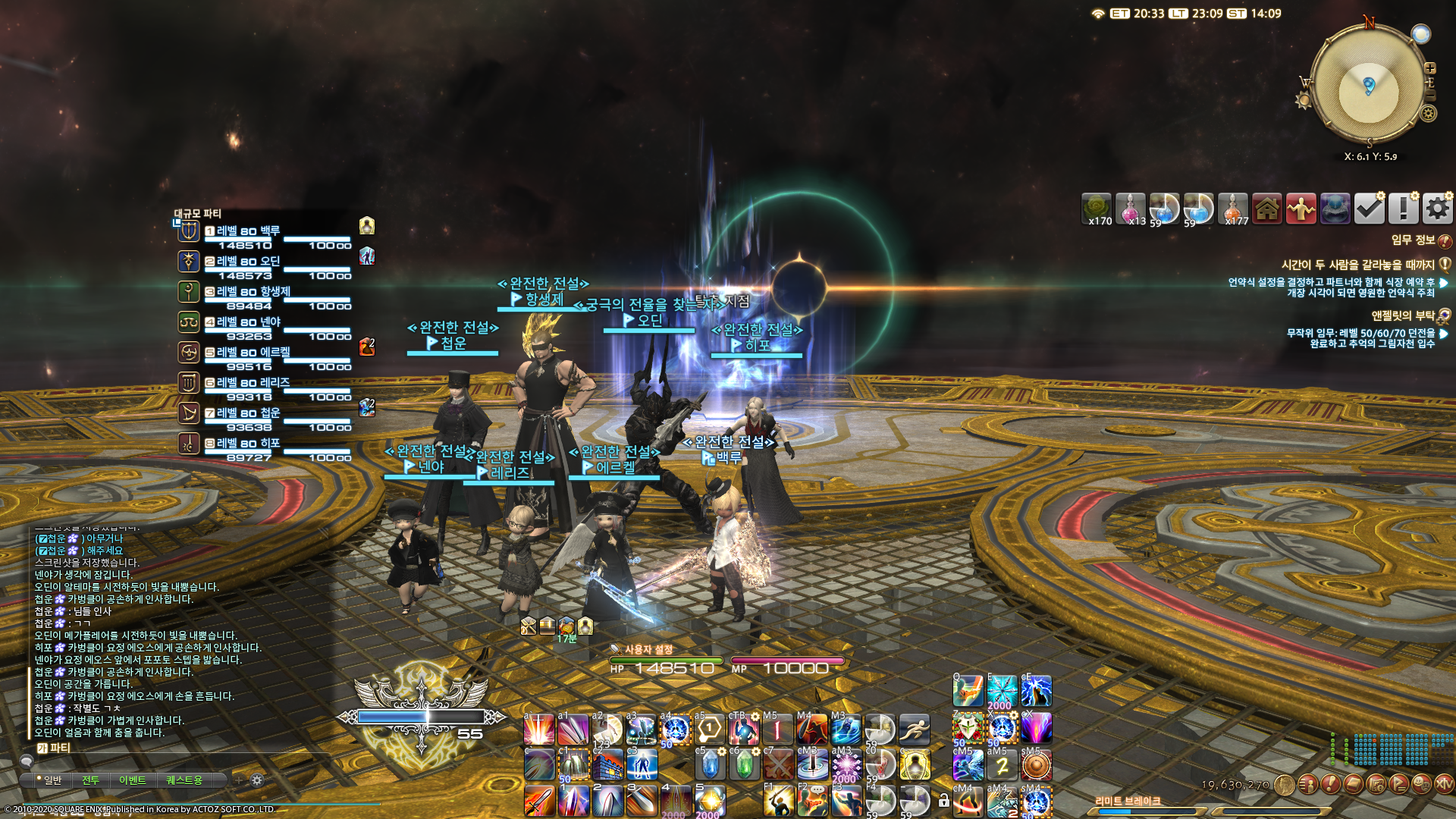Image resolution: width=1456 pixels, height=819 pixels.
Task: Click the gold house icon button
Action: 1267,209
